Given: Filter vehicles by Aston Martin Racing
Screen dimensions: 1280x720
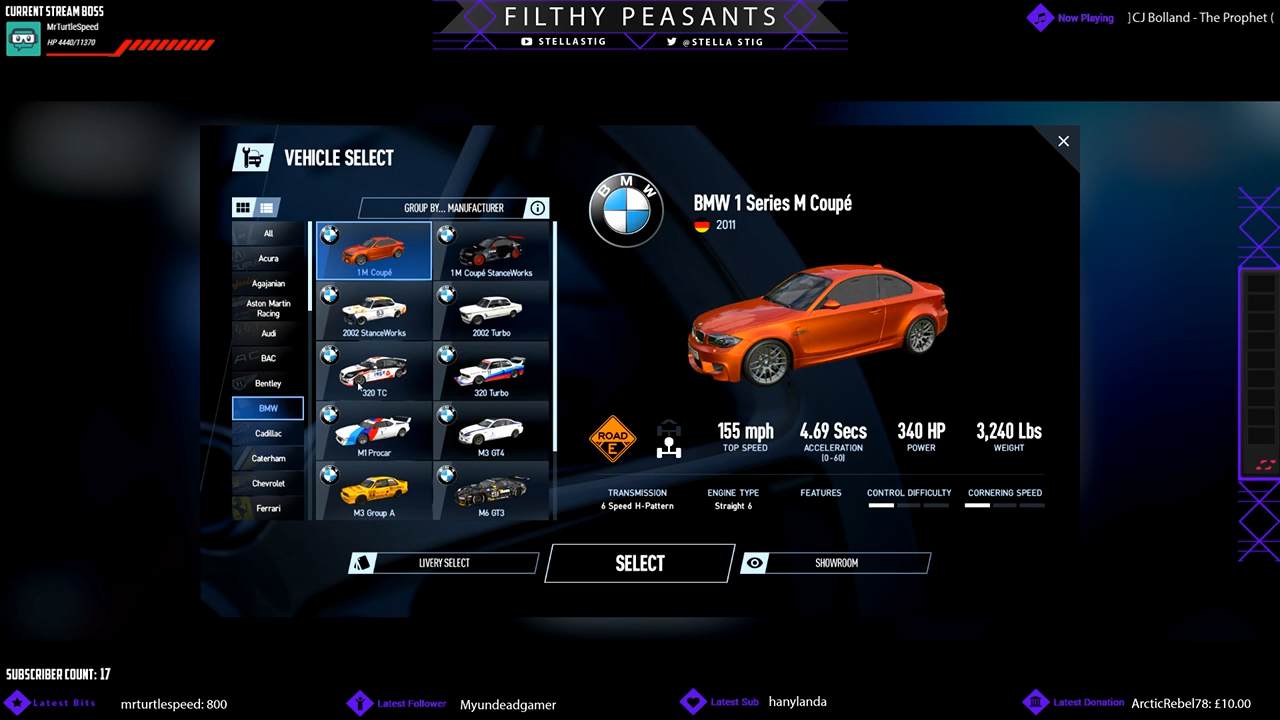Looking at the screenshot, I should click(268, 308).
